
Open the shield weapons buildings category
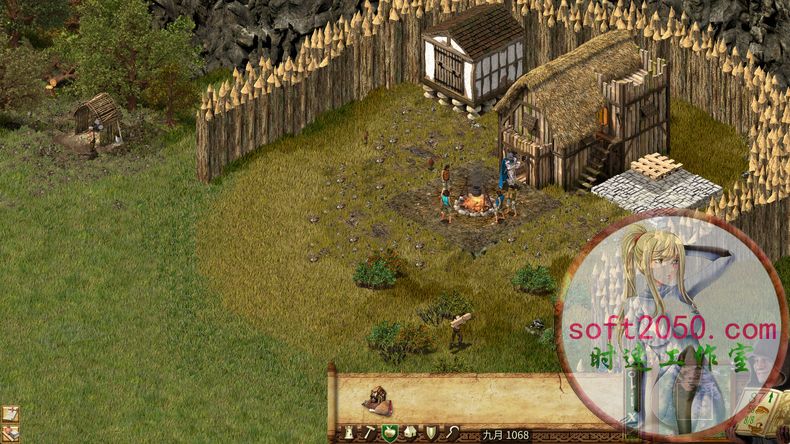431,433
